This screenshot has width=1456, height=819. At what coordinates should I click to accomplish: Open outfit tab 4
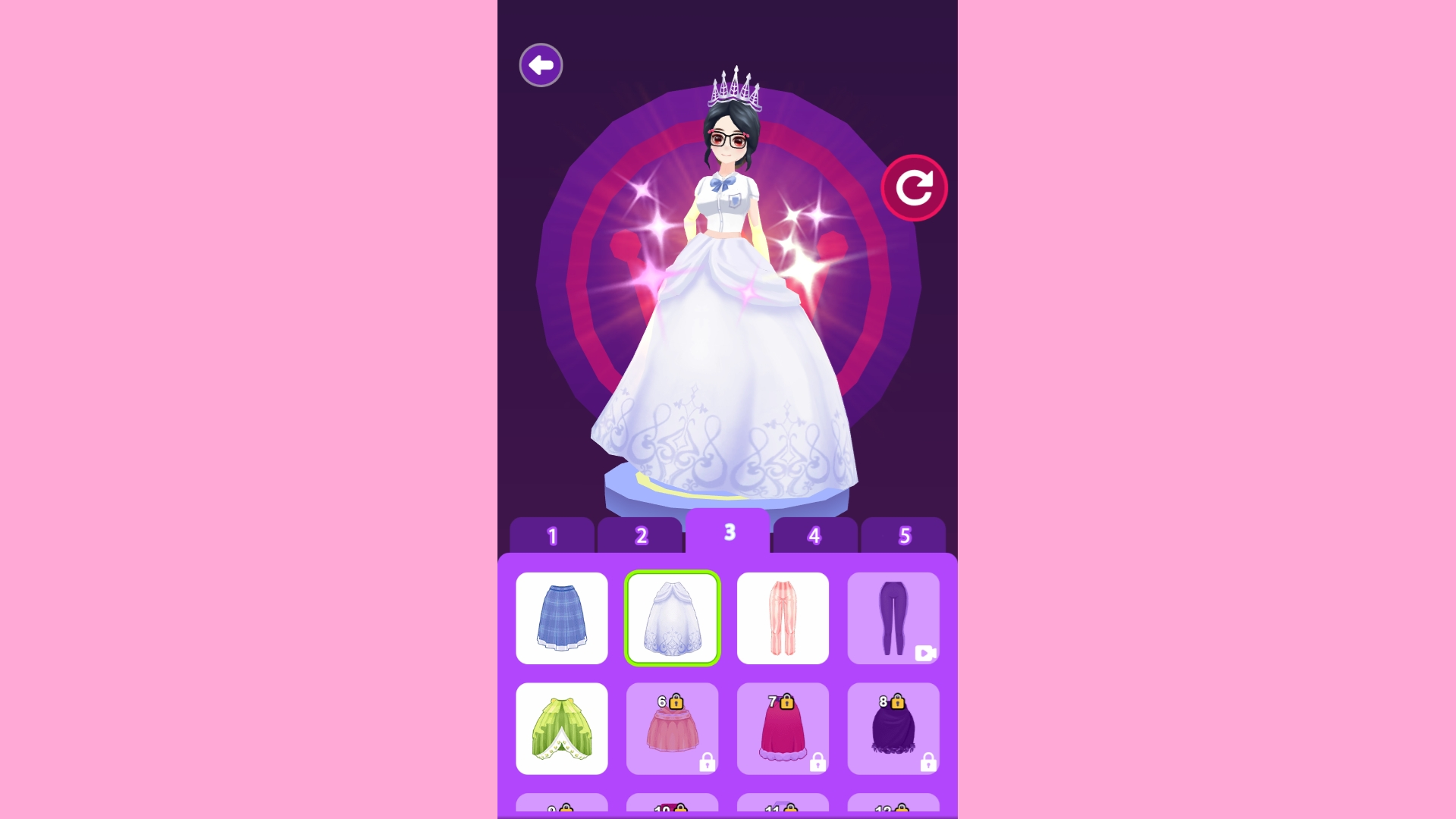(814, 536)
